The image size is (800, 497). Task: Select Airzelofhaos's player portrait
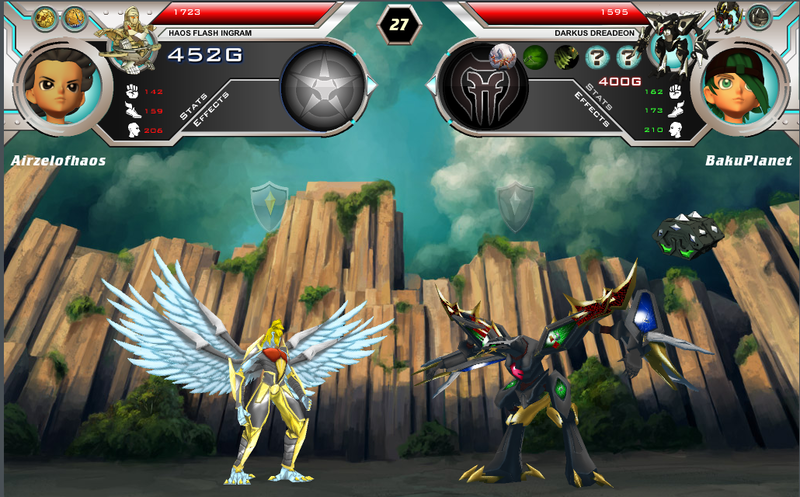tap(58, 88)
